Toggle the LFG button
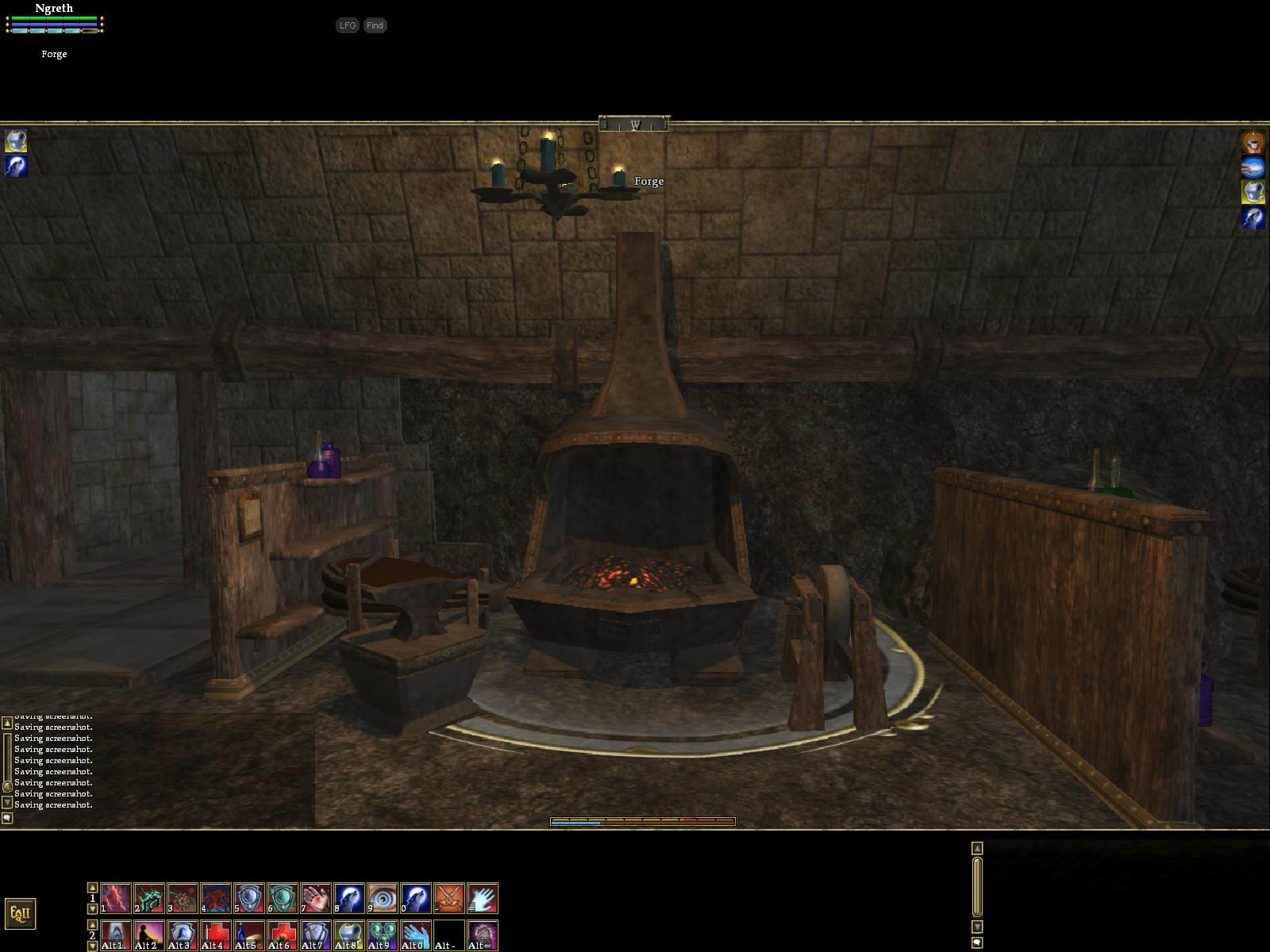 point(347,25)
